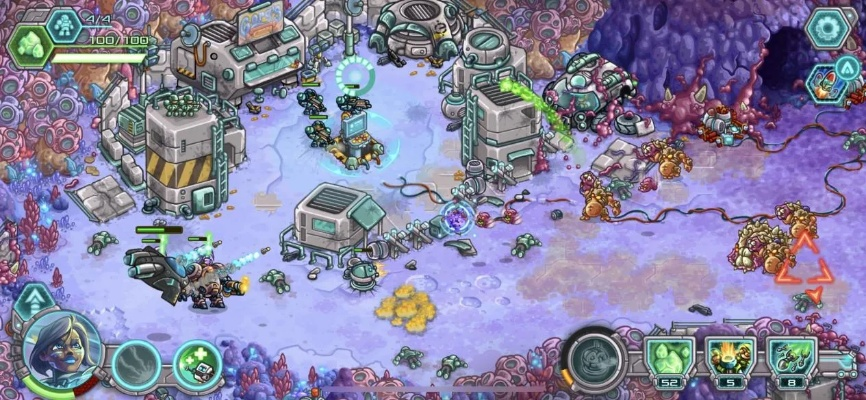Tap the trooper unit count icon
Screen dimensions: 866x400
pyautogui.click(x=63, y=22)
